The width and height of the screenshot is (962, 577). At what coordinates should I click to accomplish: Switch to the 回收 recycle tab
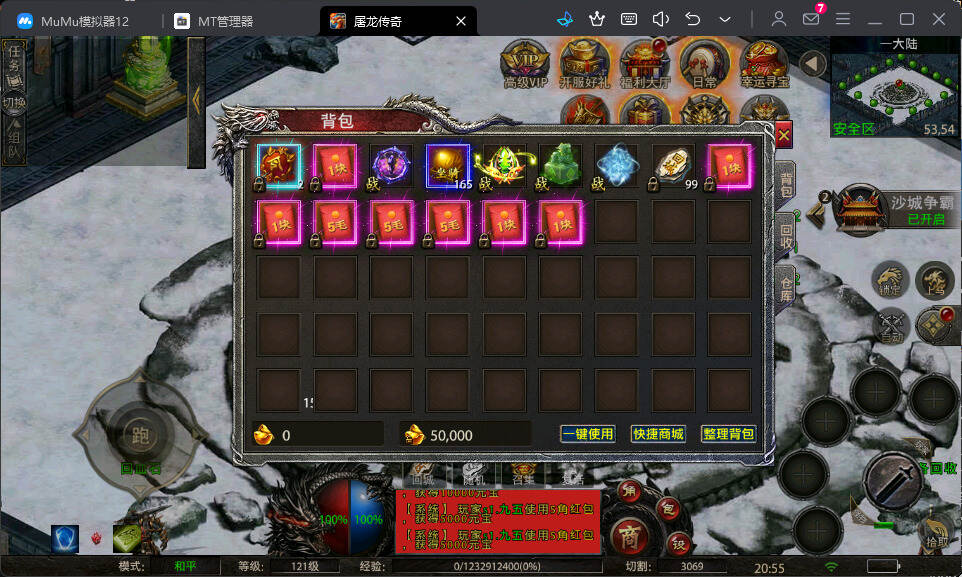point(786,235)
